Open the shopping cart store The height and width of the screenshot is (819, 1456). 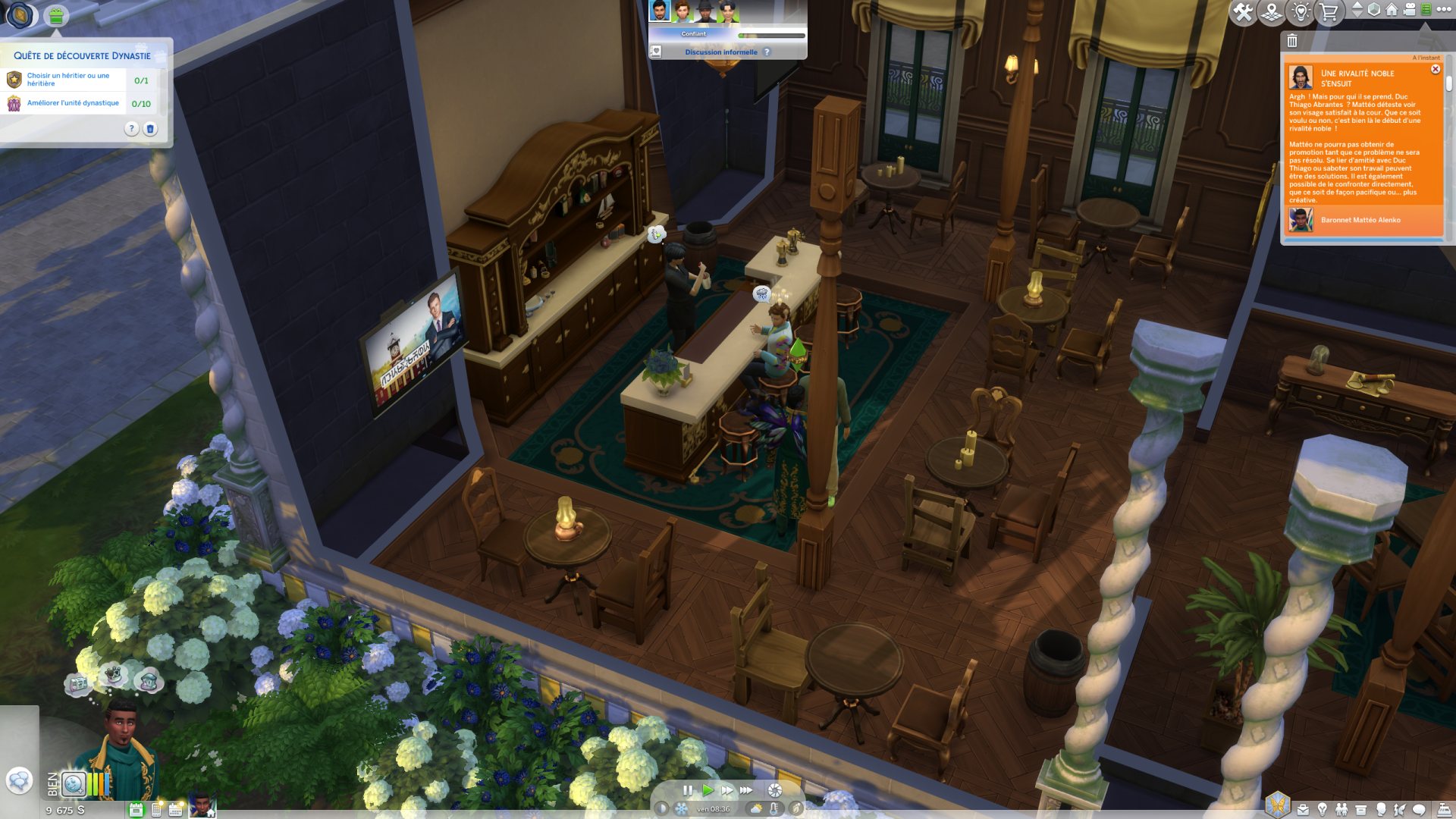click(x=1329, y=12)
